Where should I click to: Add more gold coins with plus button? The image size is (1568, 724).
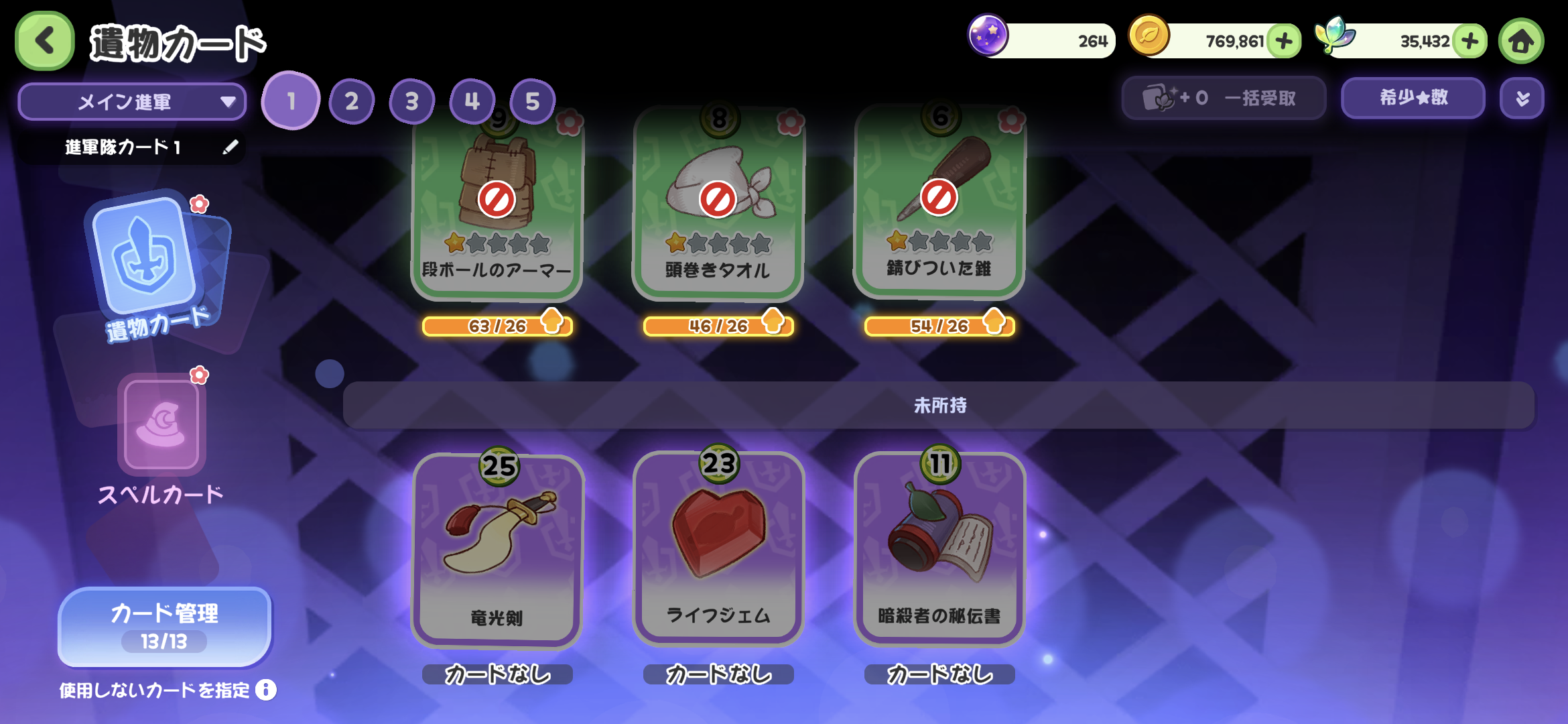pos(1284,41)
